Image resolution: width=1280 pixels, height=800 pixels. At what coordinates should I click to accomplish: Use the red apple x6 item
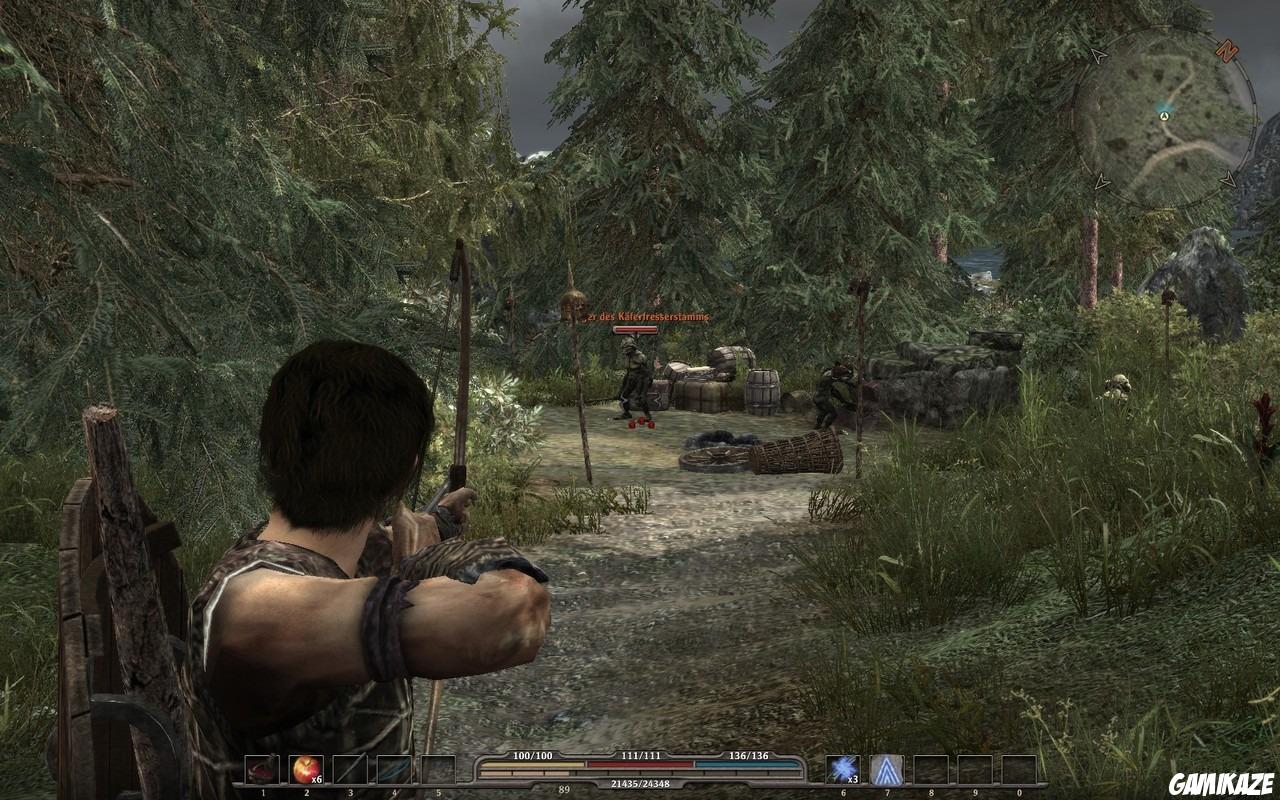coord(305,769)
